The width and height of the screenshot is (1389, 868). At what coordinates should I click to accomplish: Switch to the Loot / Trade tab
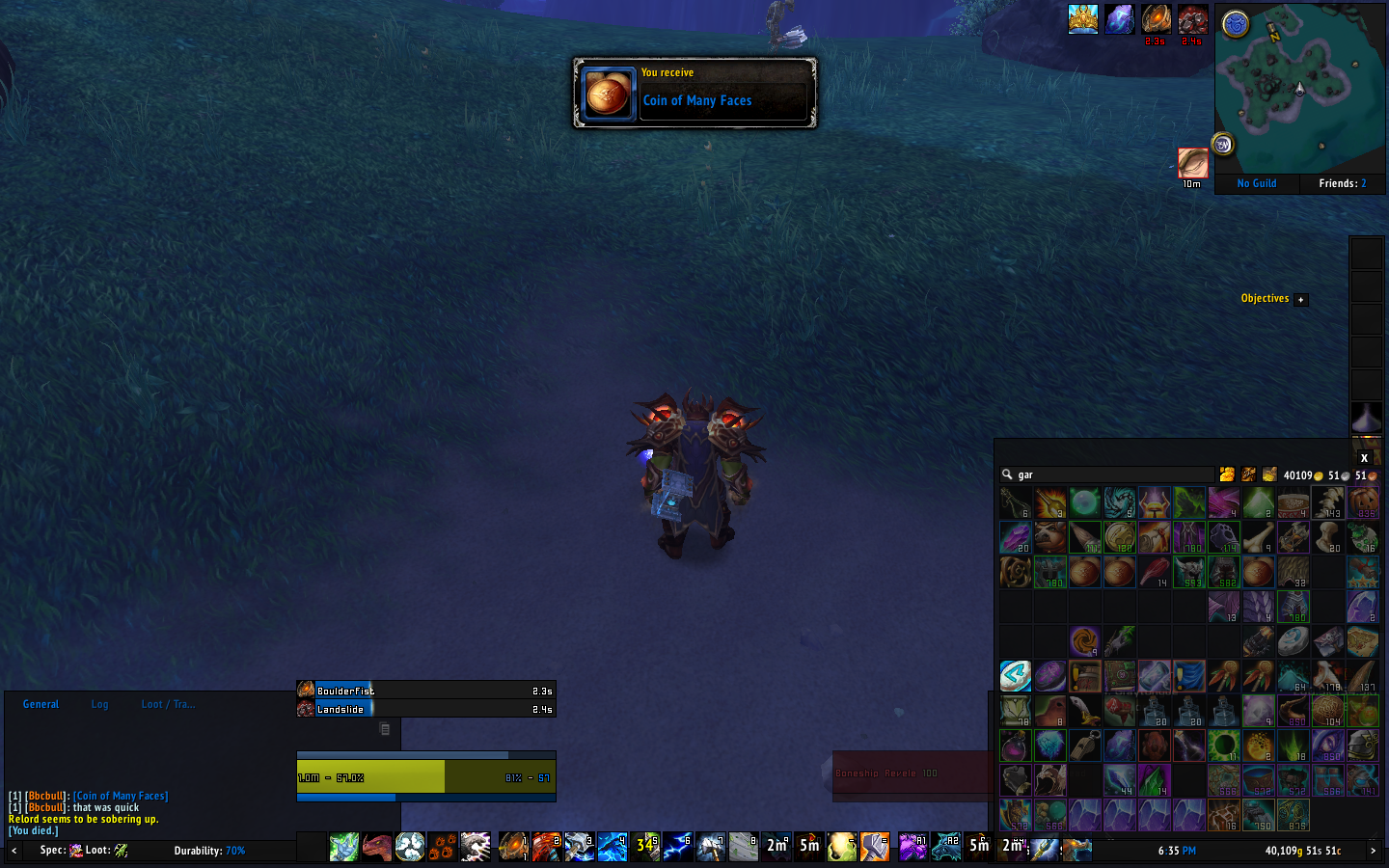pyautogui.click(x=168, y=704)
